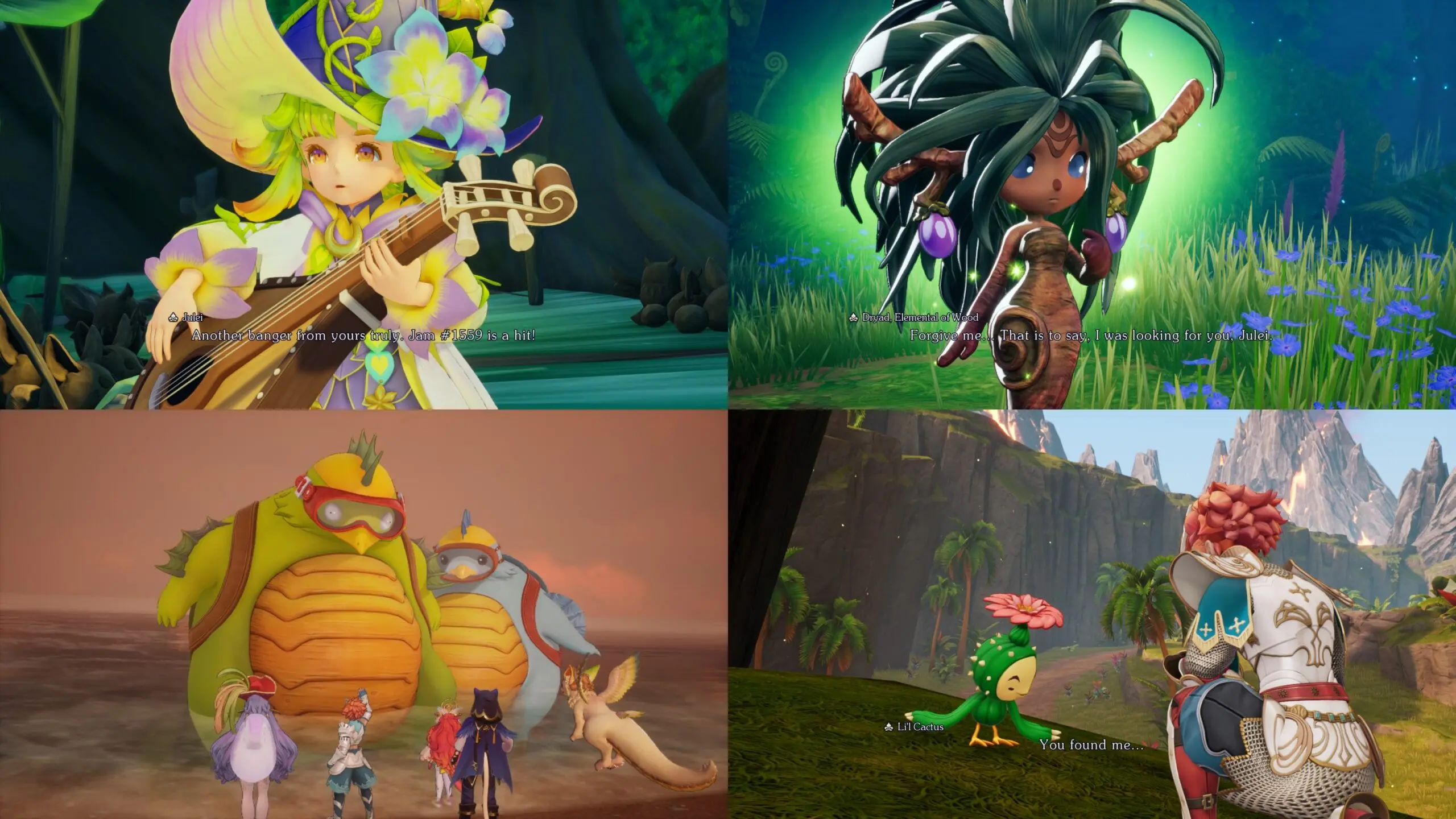Screen dimensions: 1456x819
Task: Click the clover icon next to Dryad's name
Action: point(853,317)
